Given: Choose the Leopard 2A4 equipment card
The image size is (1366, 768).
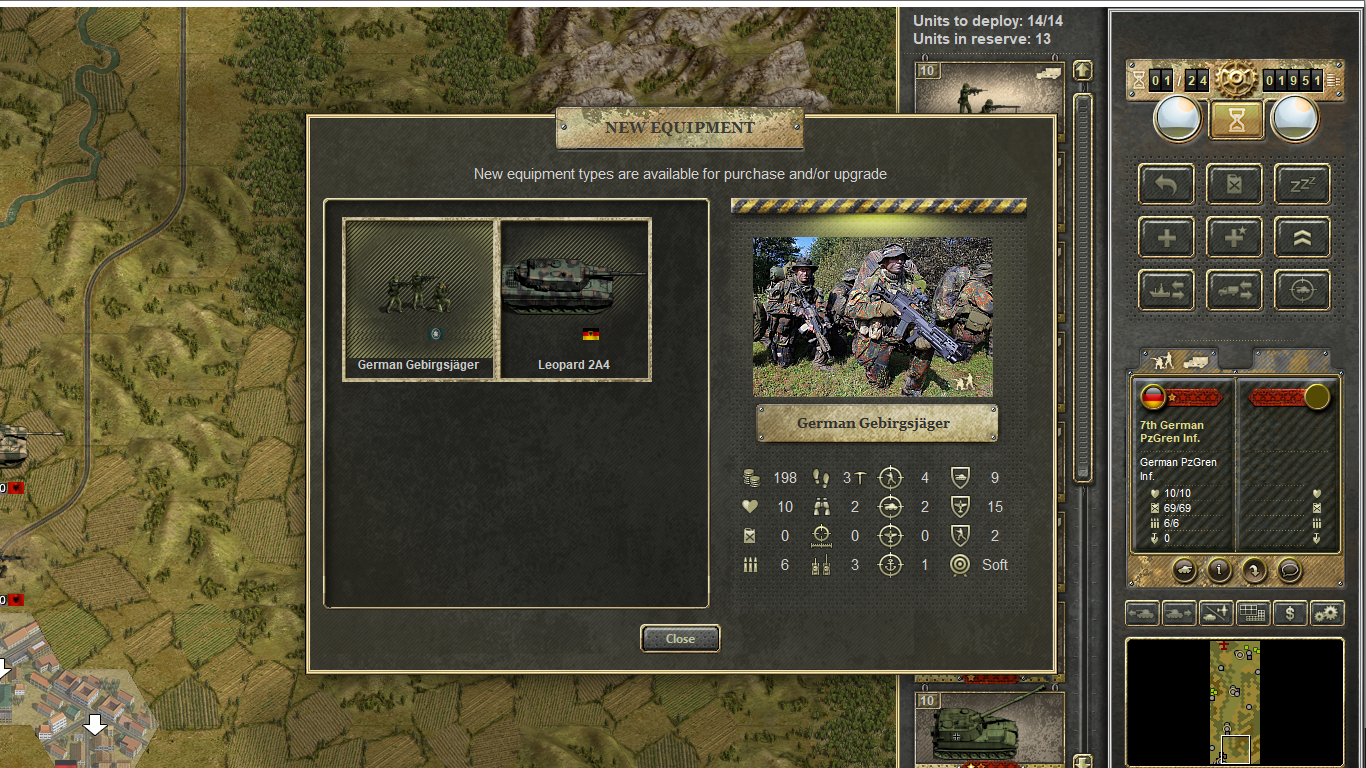Looking at the screenshot, I should tap(575, 299).
